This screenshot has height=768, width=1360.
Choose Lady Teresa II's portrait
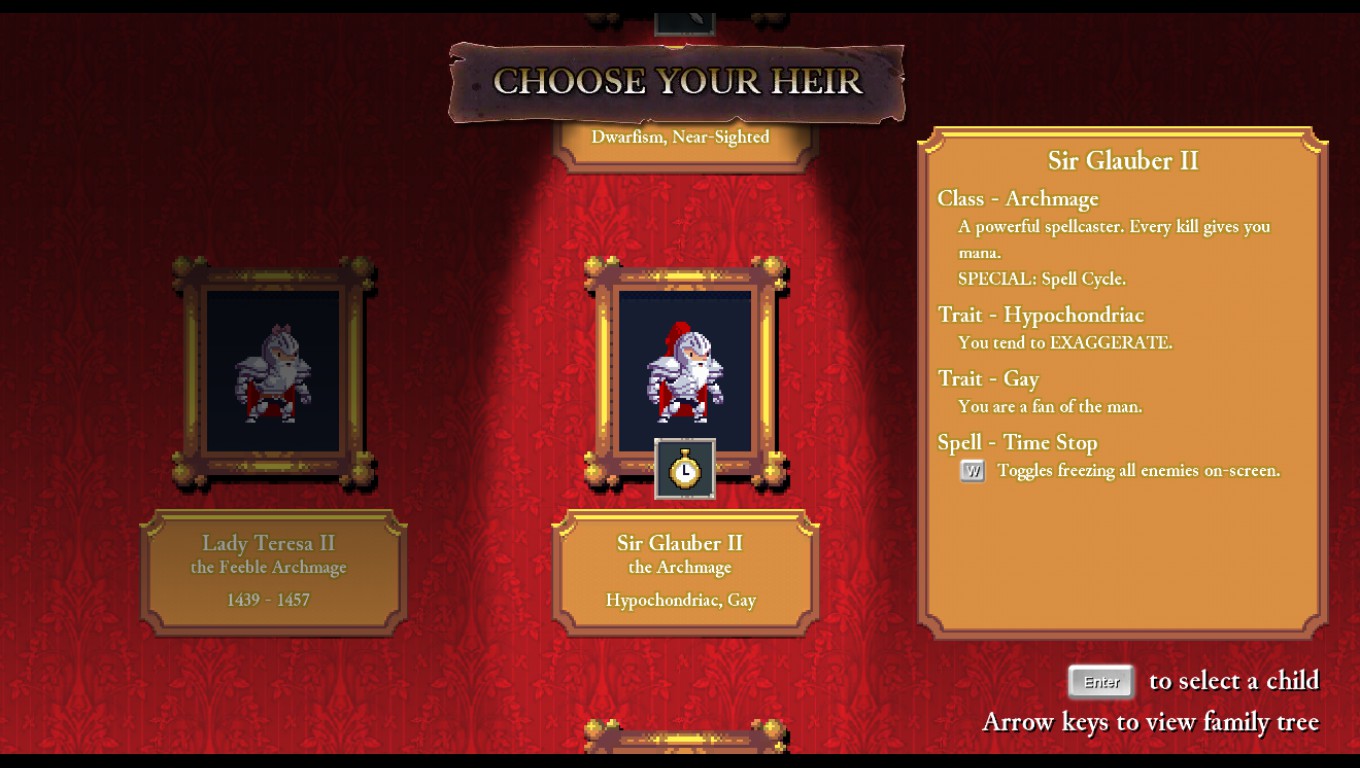273,372
